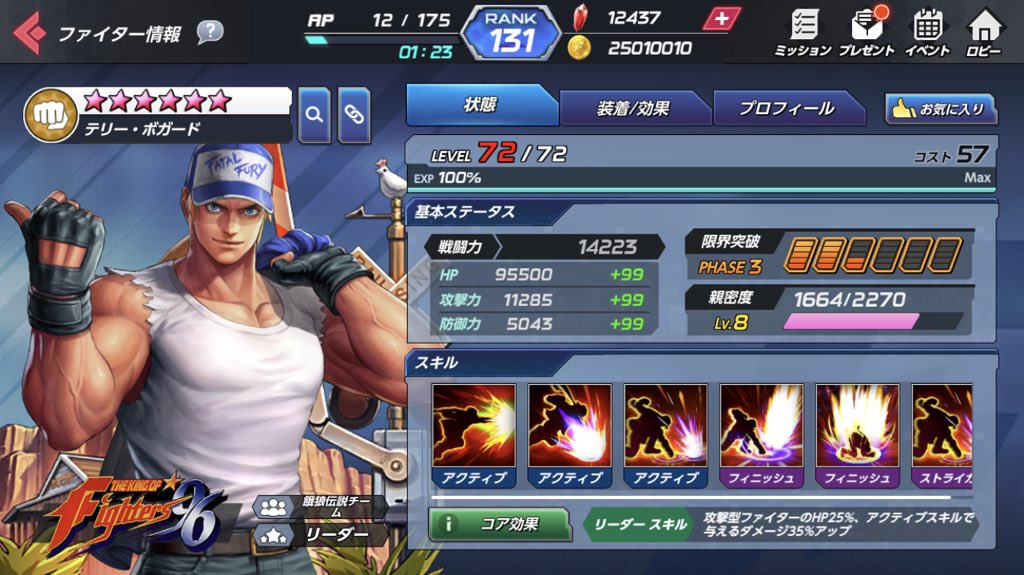This screenshot has height=575, width=1024.
Task: Open the help question mark bubble
Action: click(x=210, y=33)
